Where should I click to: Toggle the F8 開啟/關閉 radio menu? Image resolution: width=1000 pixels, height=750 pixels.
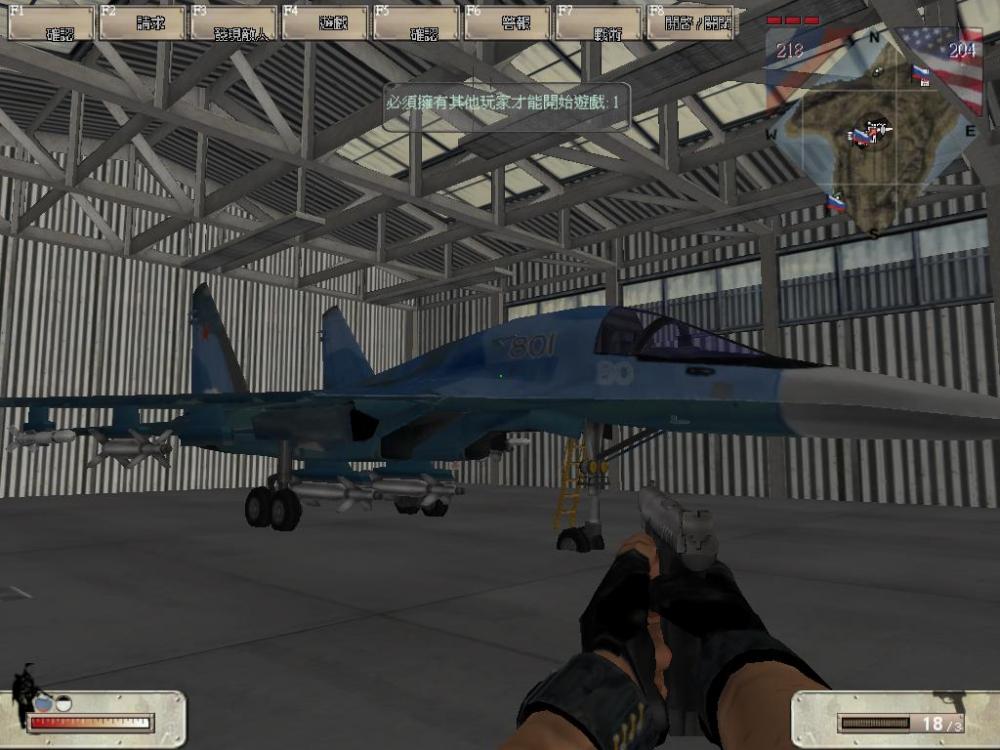pyautogui.click(x=690, y=23)
